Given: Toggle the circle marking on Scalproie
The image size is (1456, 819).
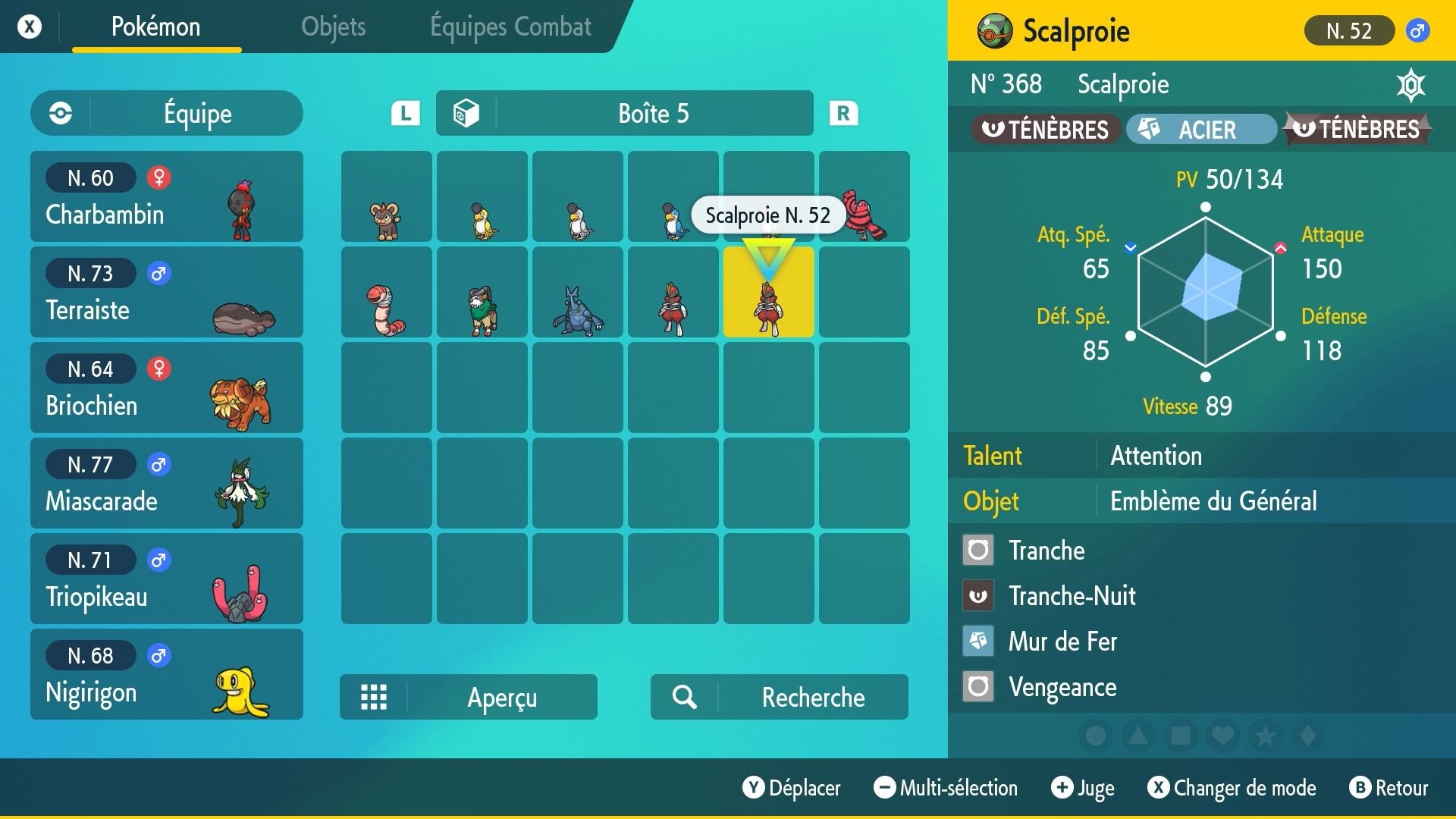Looking at the screenshot, I should pos(1096,736).
